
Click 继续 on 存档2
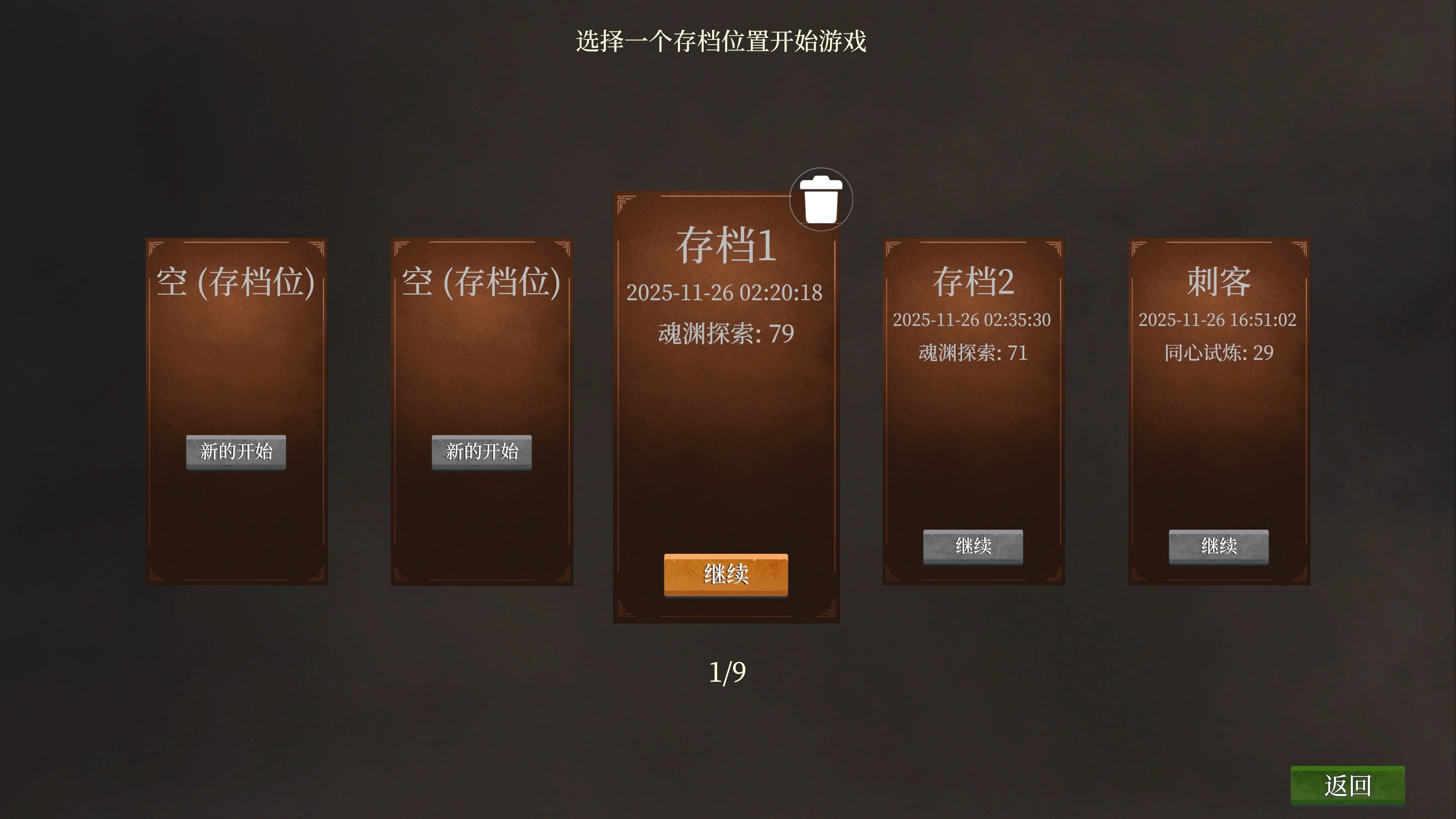973,547
